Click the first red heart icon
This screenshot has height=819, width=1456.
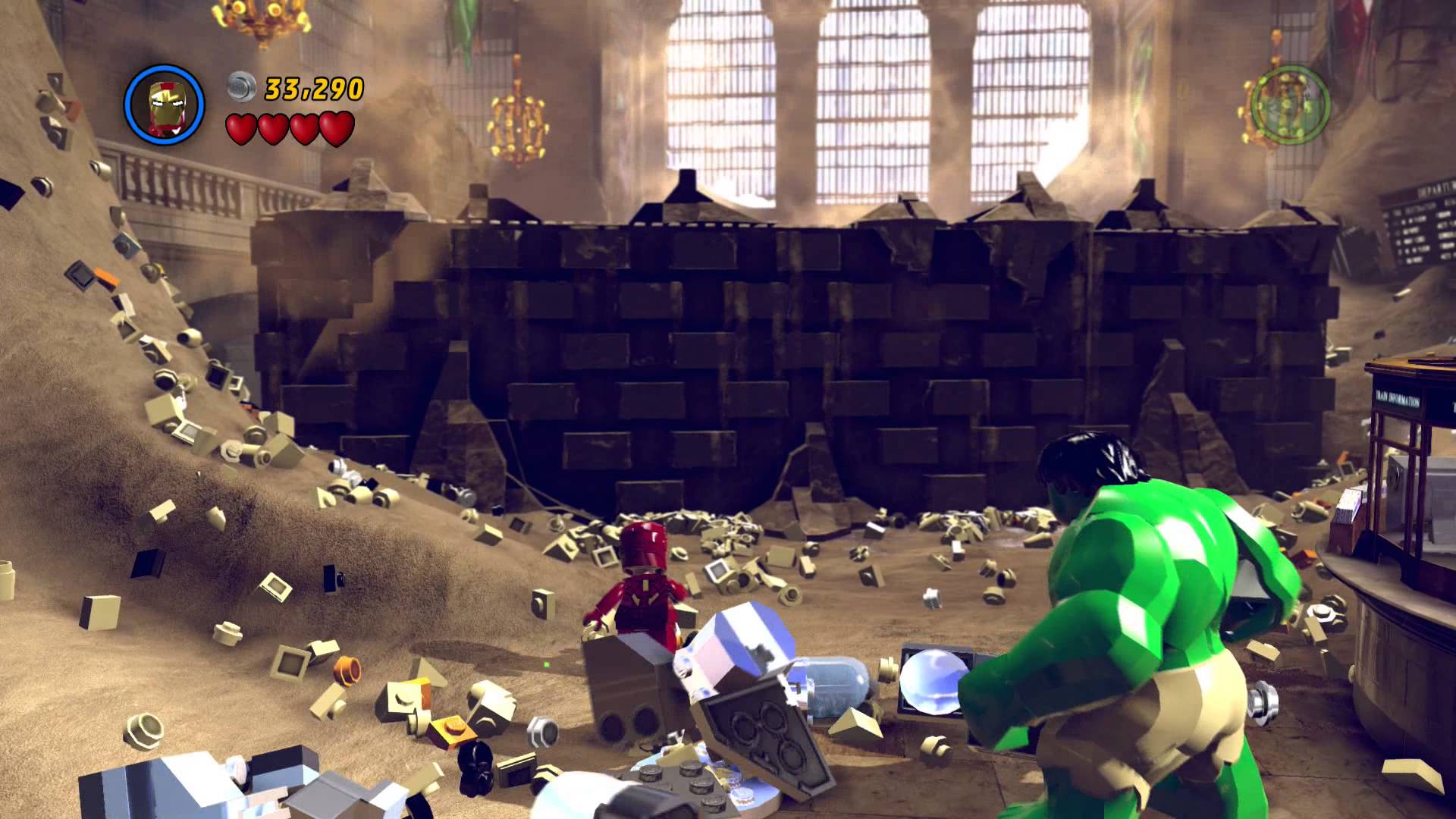pyautogui.click(x=242, y=127)
